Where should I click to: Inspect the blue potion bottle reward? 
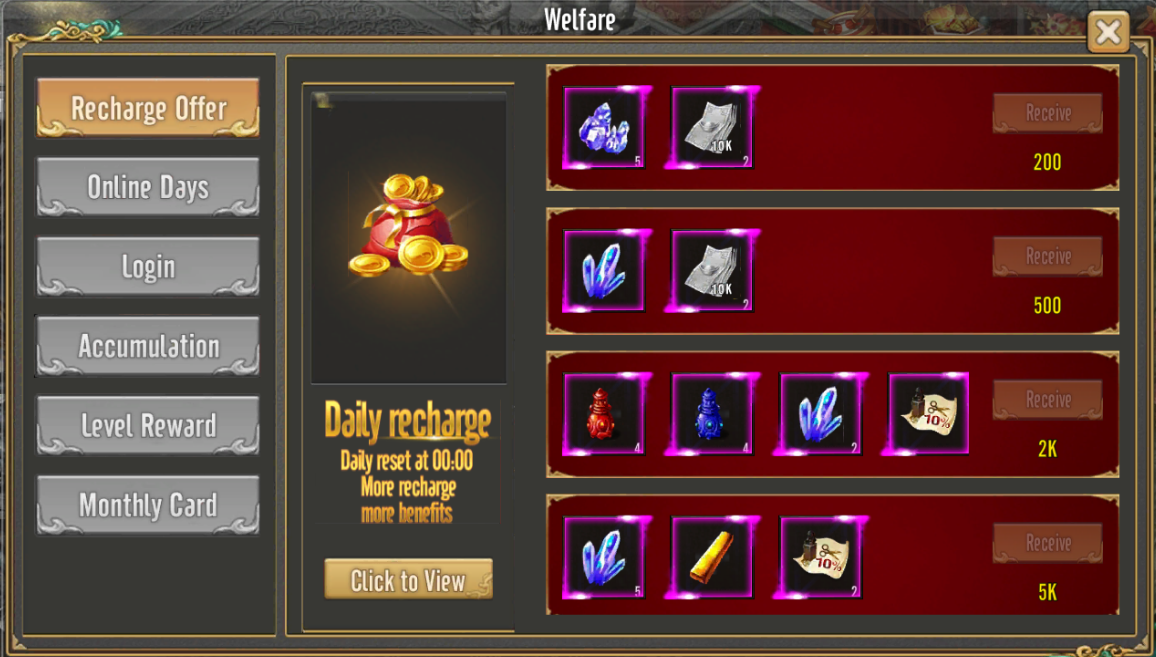click(712, 414)
